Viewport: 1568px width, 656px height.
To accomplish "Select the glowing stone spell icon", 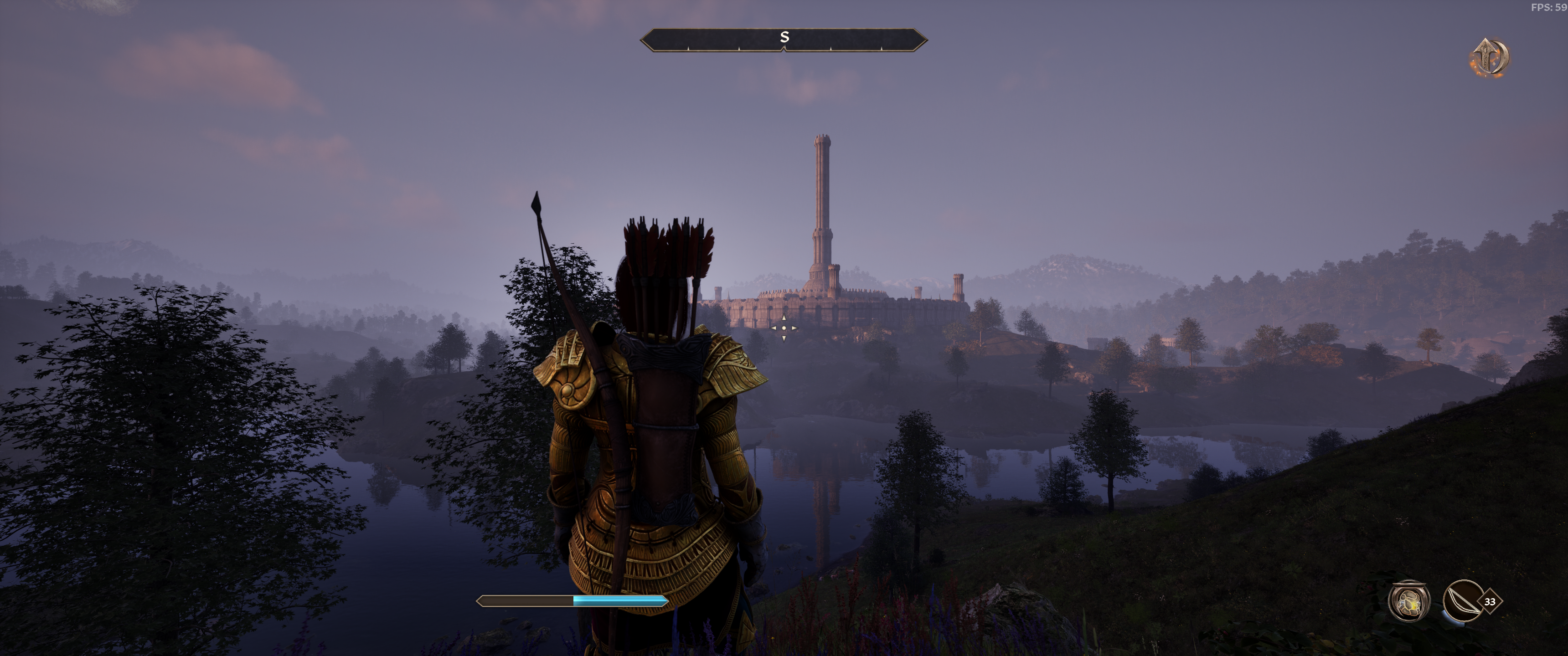I will [x=1408, y=601].
